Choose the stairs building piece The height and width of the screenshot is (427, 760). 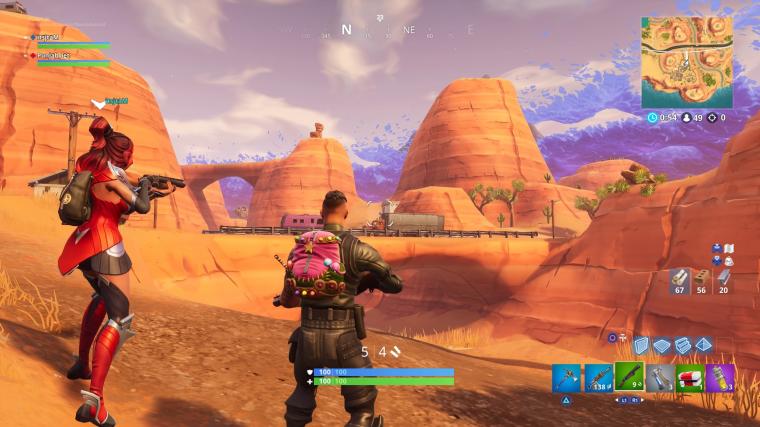pyautogui.click(x=682, y=345)
